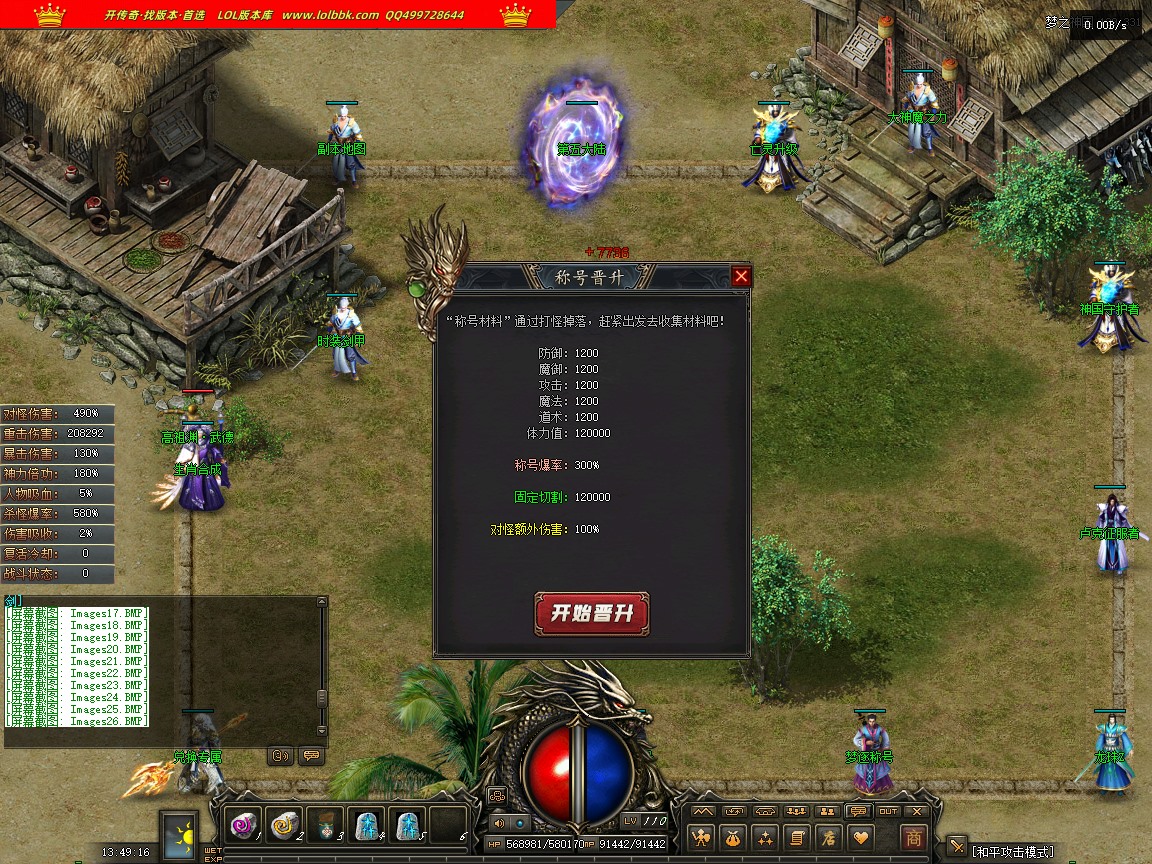The image size is (1152, 864).
Task: Close the 称号晋升 dialog
Action: tap(741, 277)
